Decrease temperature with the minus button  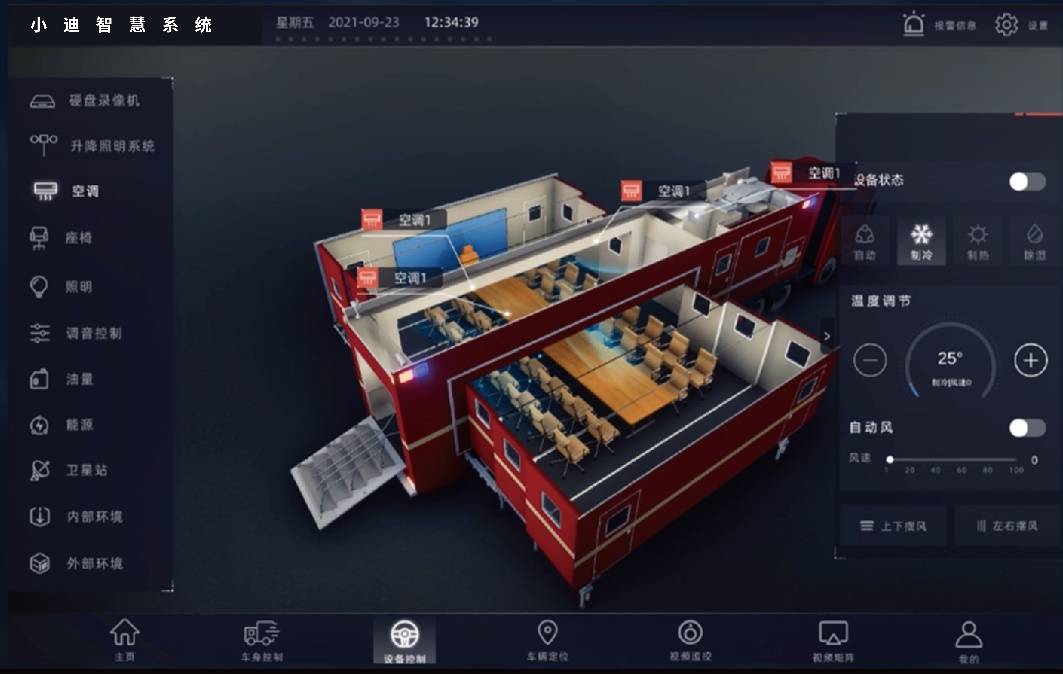coord(870,360)
